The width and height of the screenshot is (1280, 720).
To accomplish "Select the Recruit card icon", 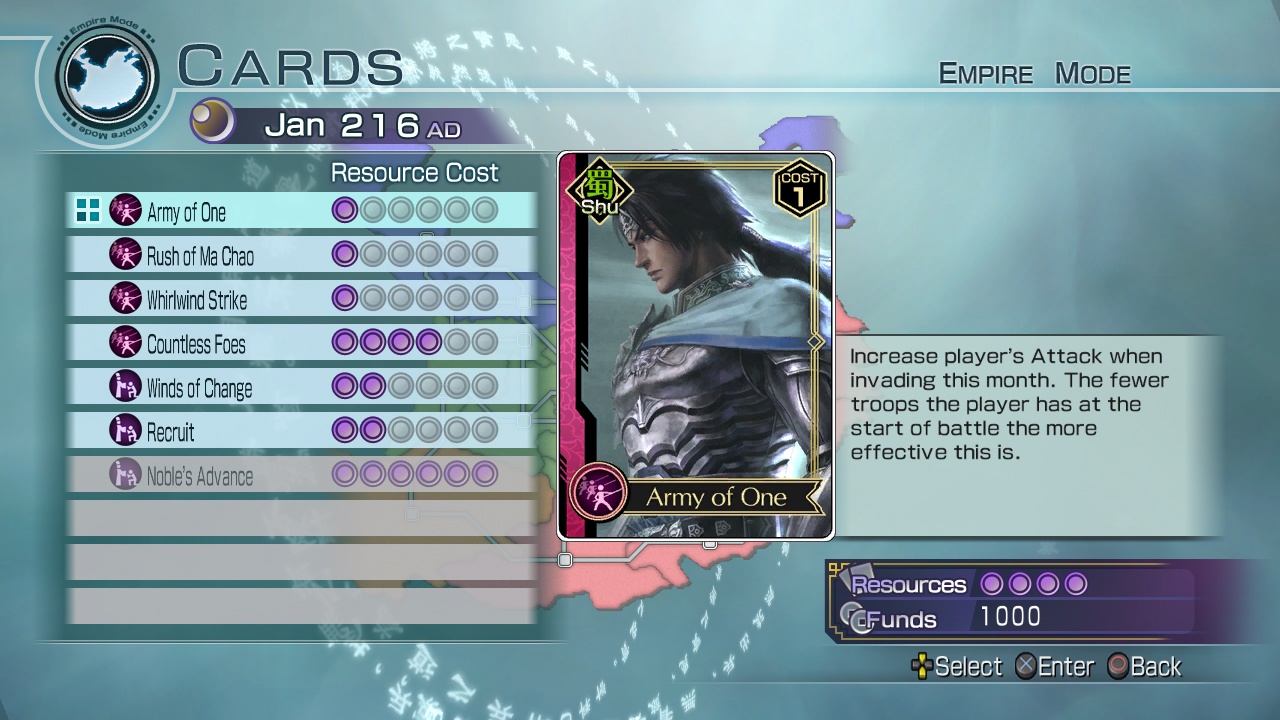I will tap(124, 432).
